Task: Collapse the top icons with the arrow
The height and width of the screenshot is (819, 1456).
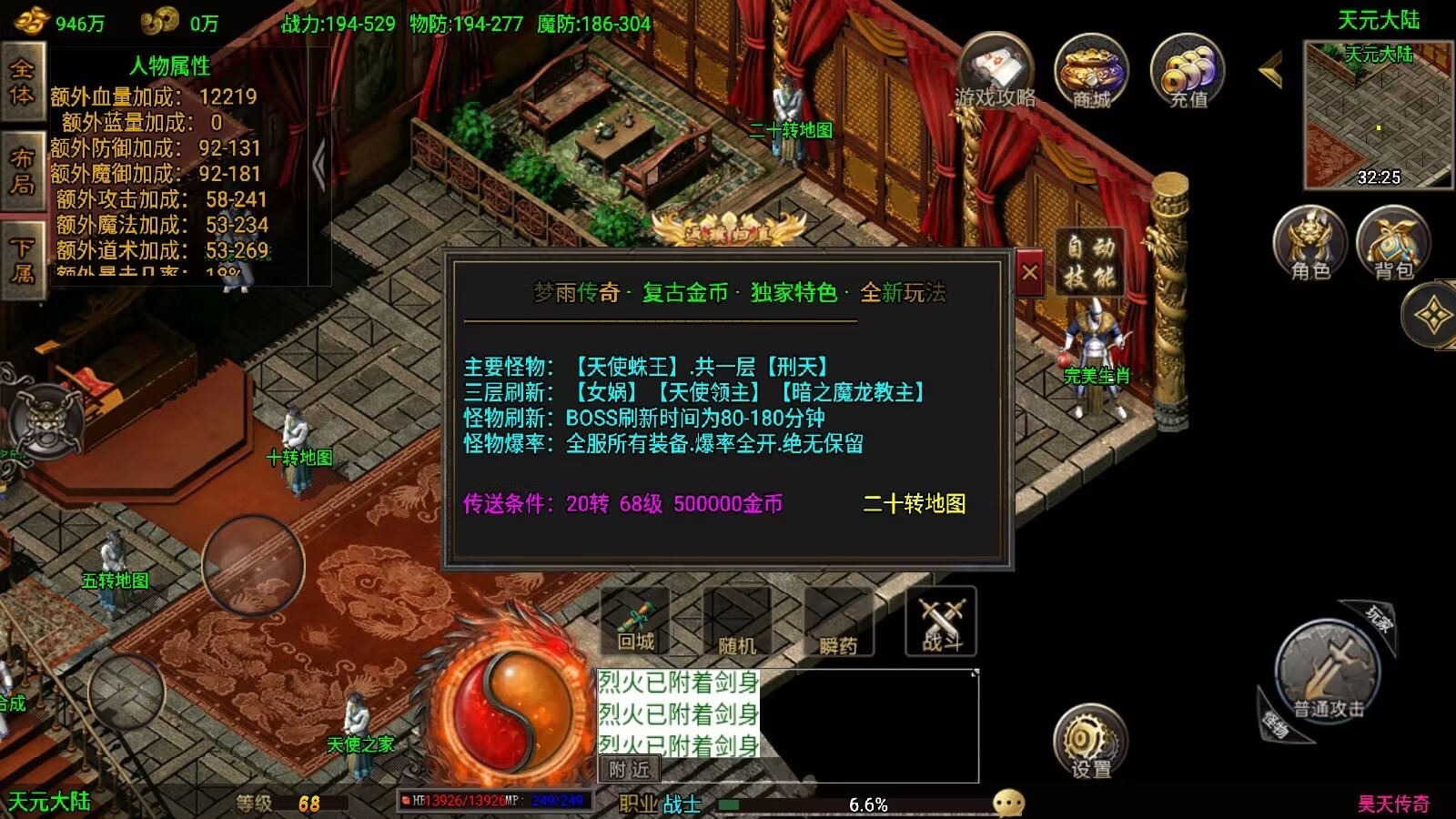Action: (x=1270, y=69)
